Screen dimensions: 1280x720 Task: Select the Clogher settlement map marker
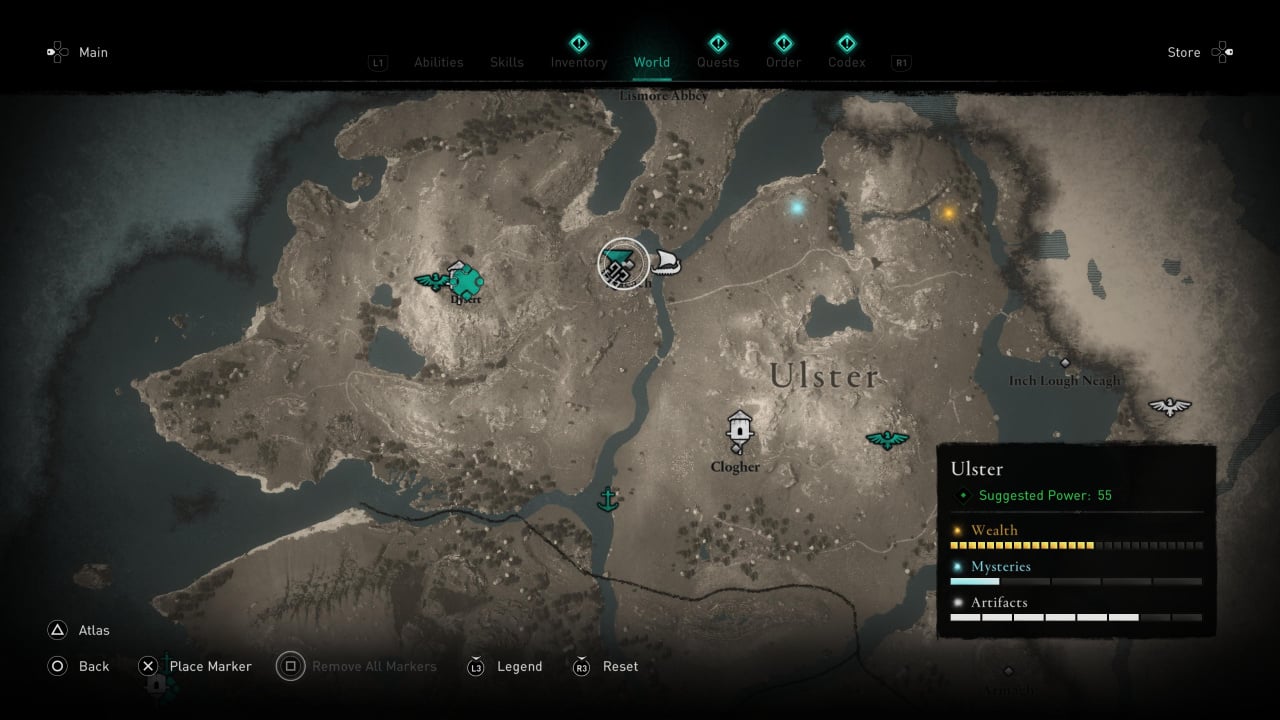click(739, 430)
